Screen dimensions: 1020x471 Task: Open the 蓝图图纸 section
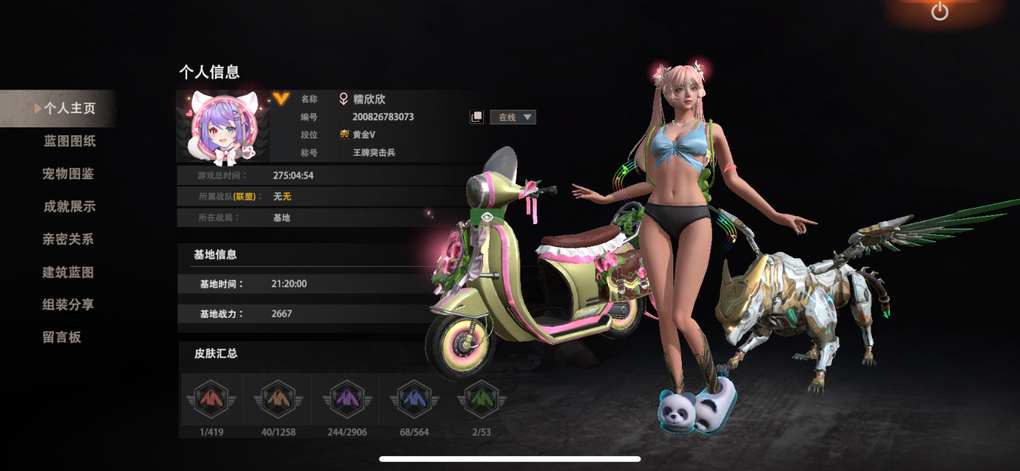pos(69,141)
